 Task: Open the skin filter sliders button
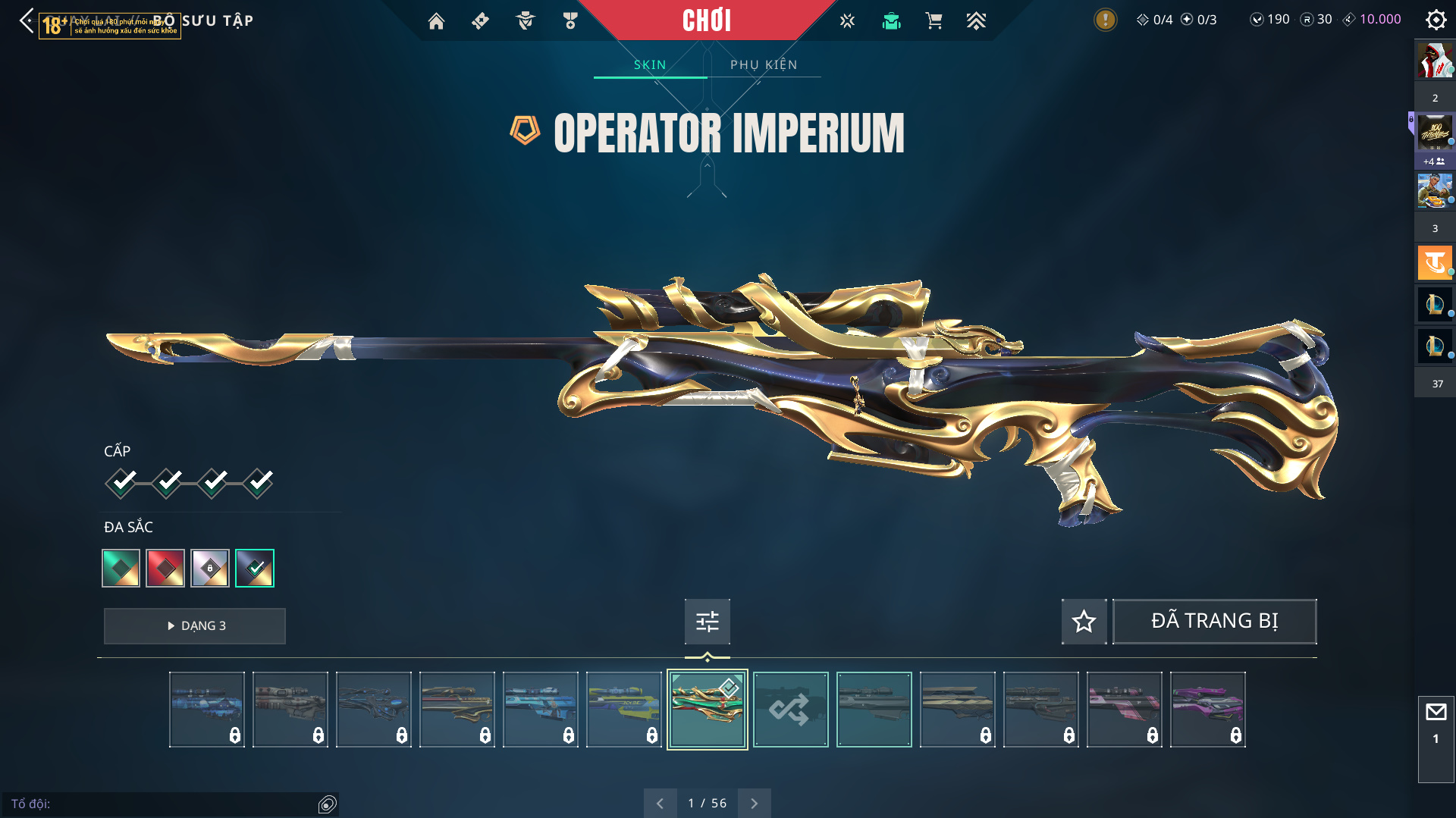click(707, 622)
